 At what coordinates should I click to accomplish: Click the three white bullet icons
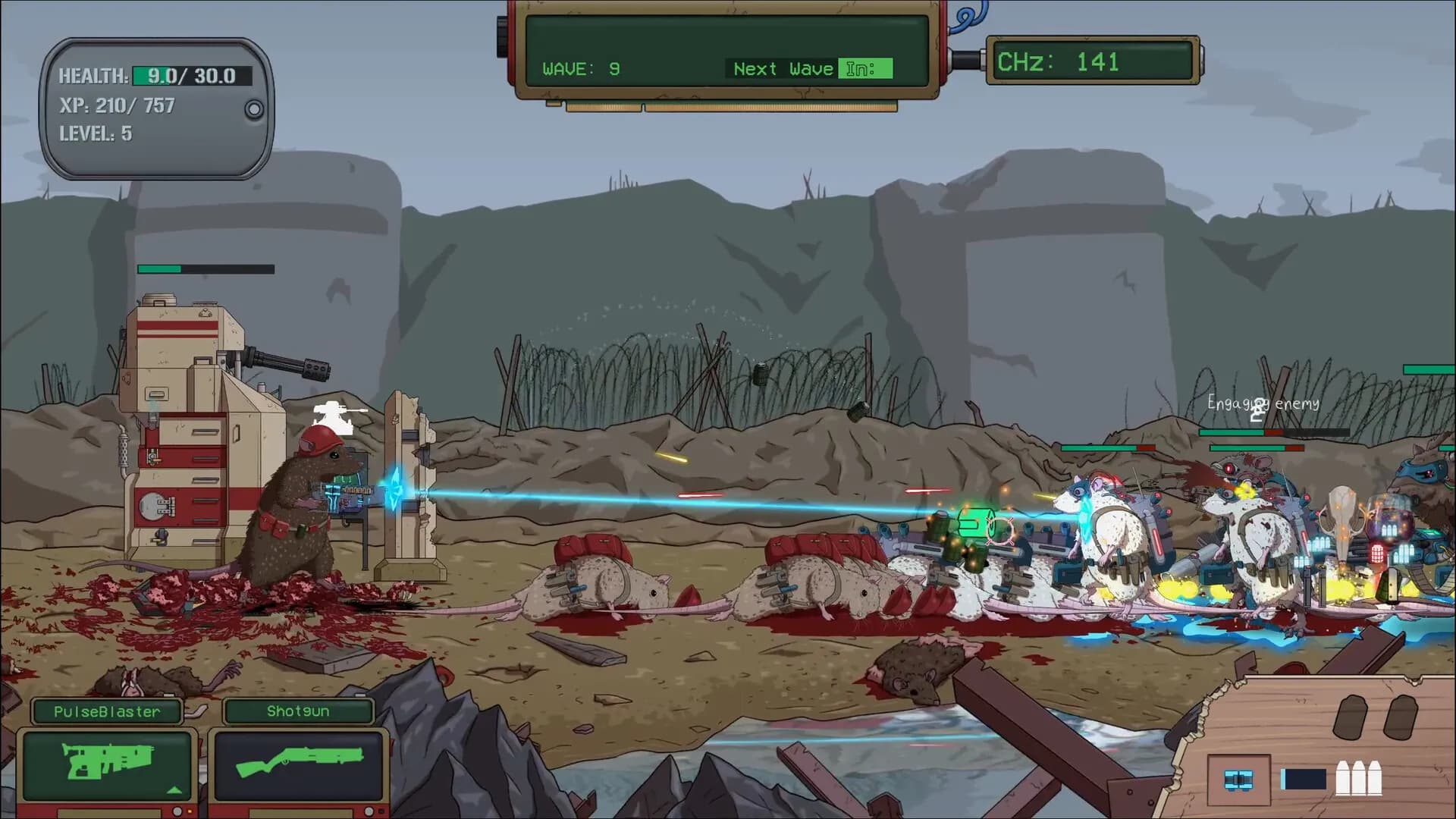tap(1359, 777)
